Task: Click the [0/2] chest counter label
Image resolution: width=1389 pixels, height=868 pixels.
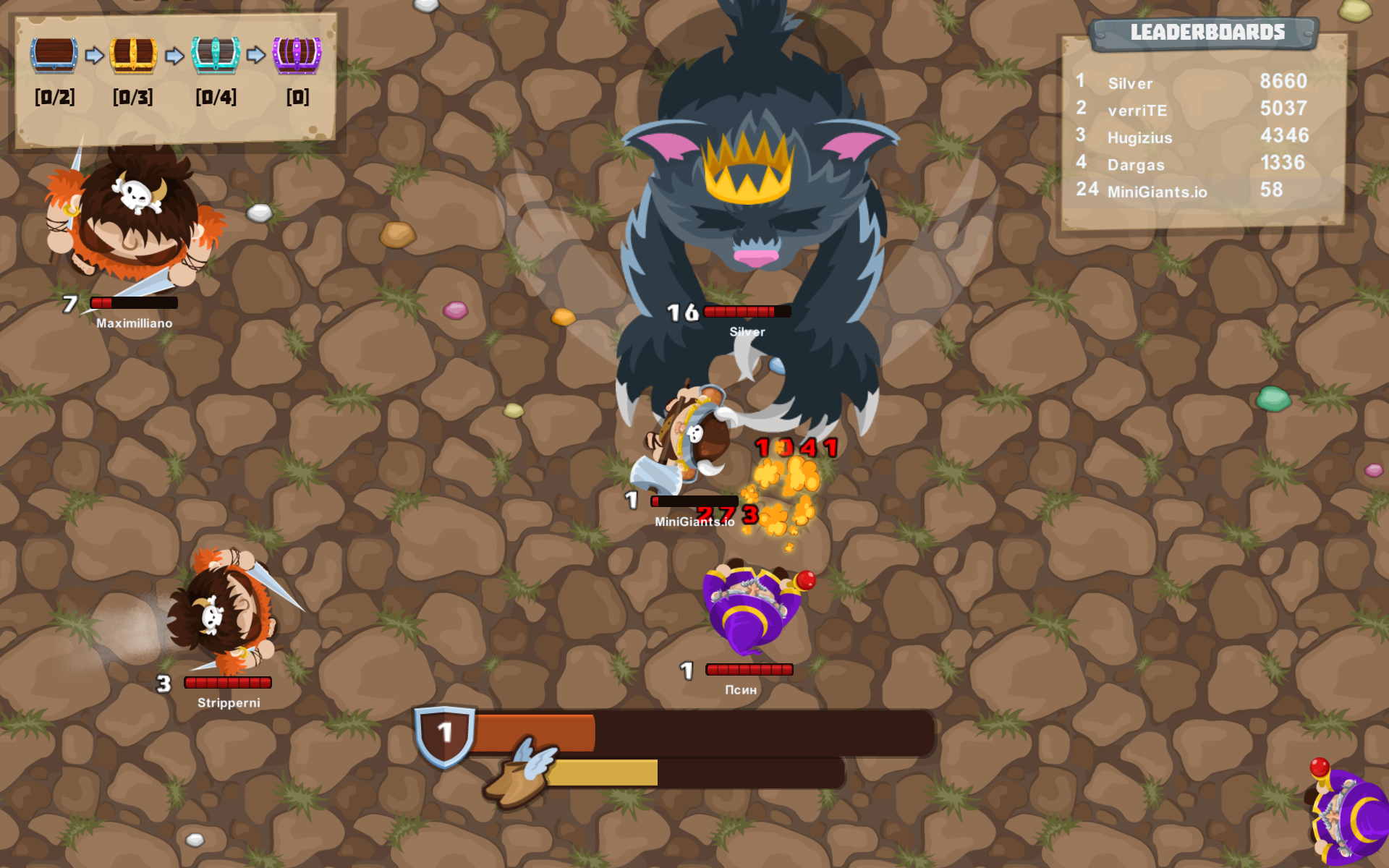Action: click(x=55, y=97)
